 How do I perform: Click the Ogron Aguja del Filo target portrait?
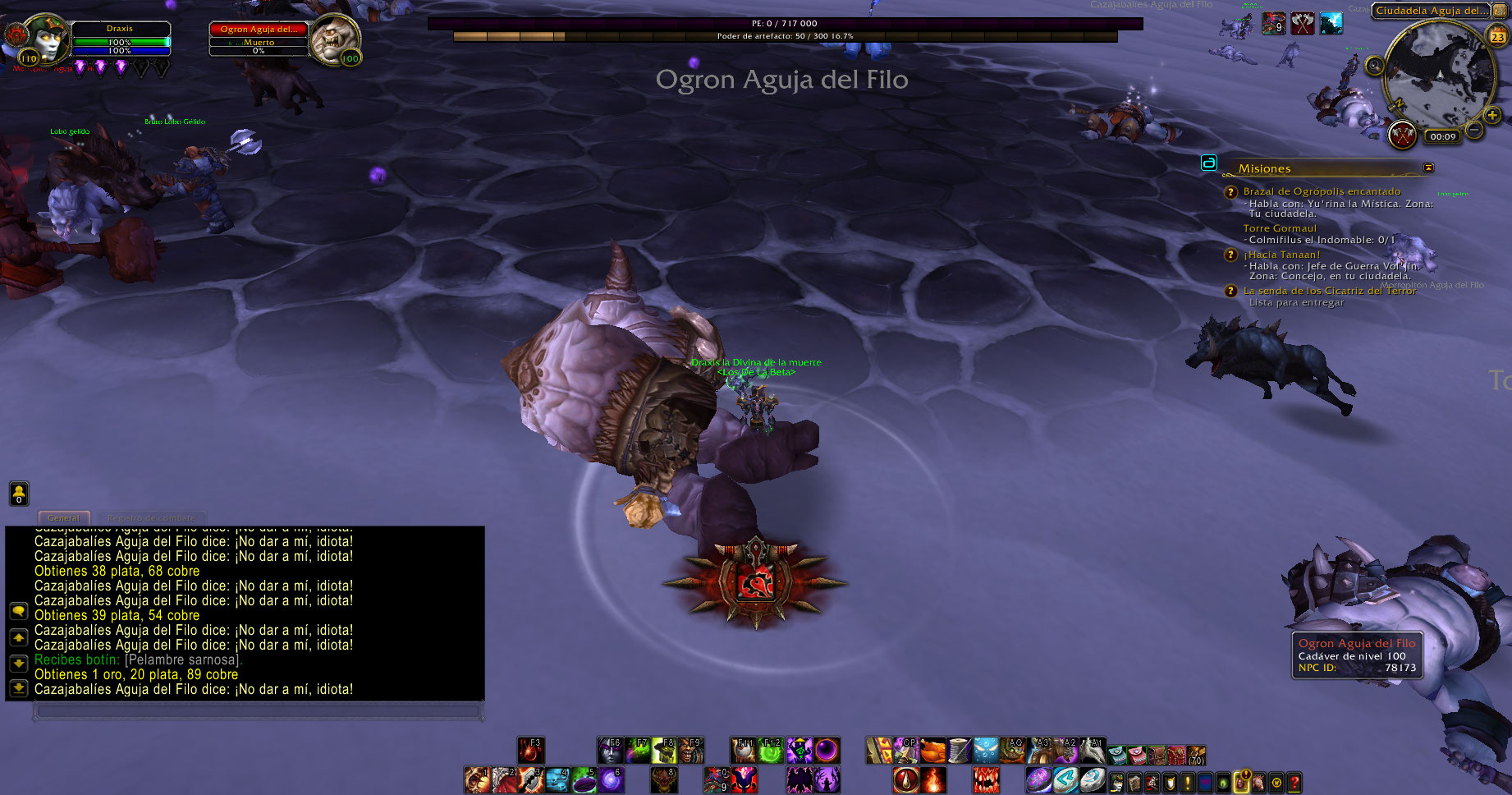click(334, 39)
